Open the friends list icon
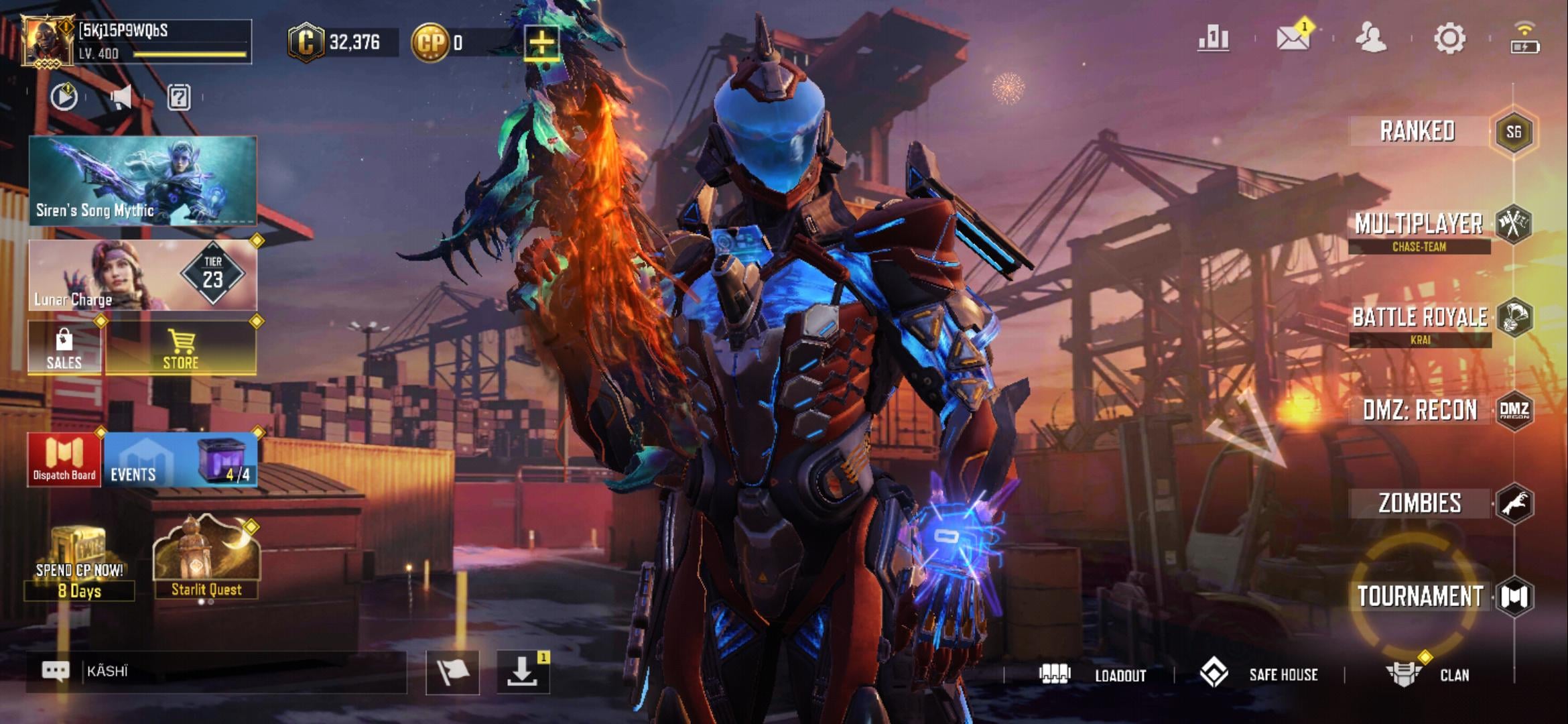This screenshot has width=1568, height=724. 1370,39
